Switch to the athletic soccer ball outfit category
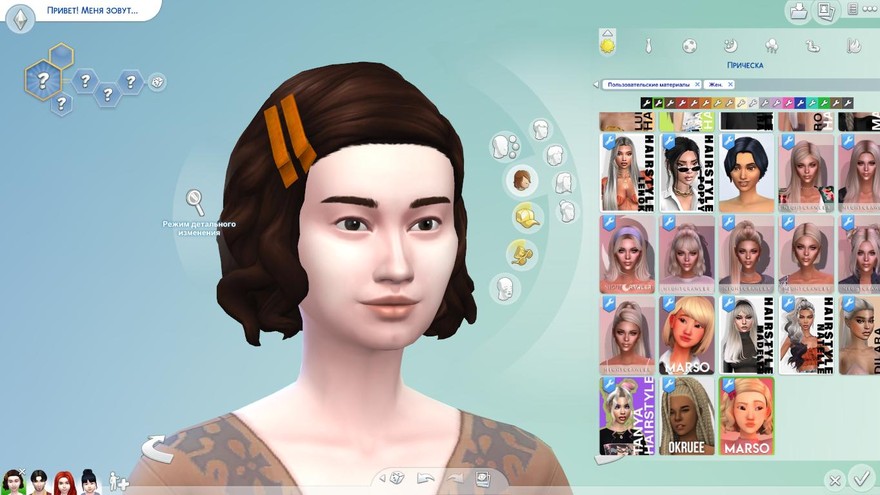The height and width of the screenshot is (495, 880). tap(689, 46)
